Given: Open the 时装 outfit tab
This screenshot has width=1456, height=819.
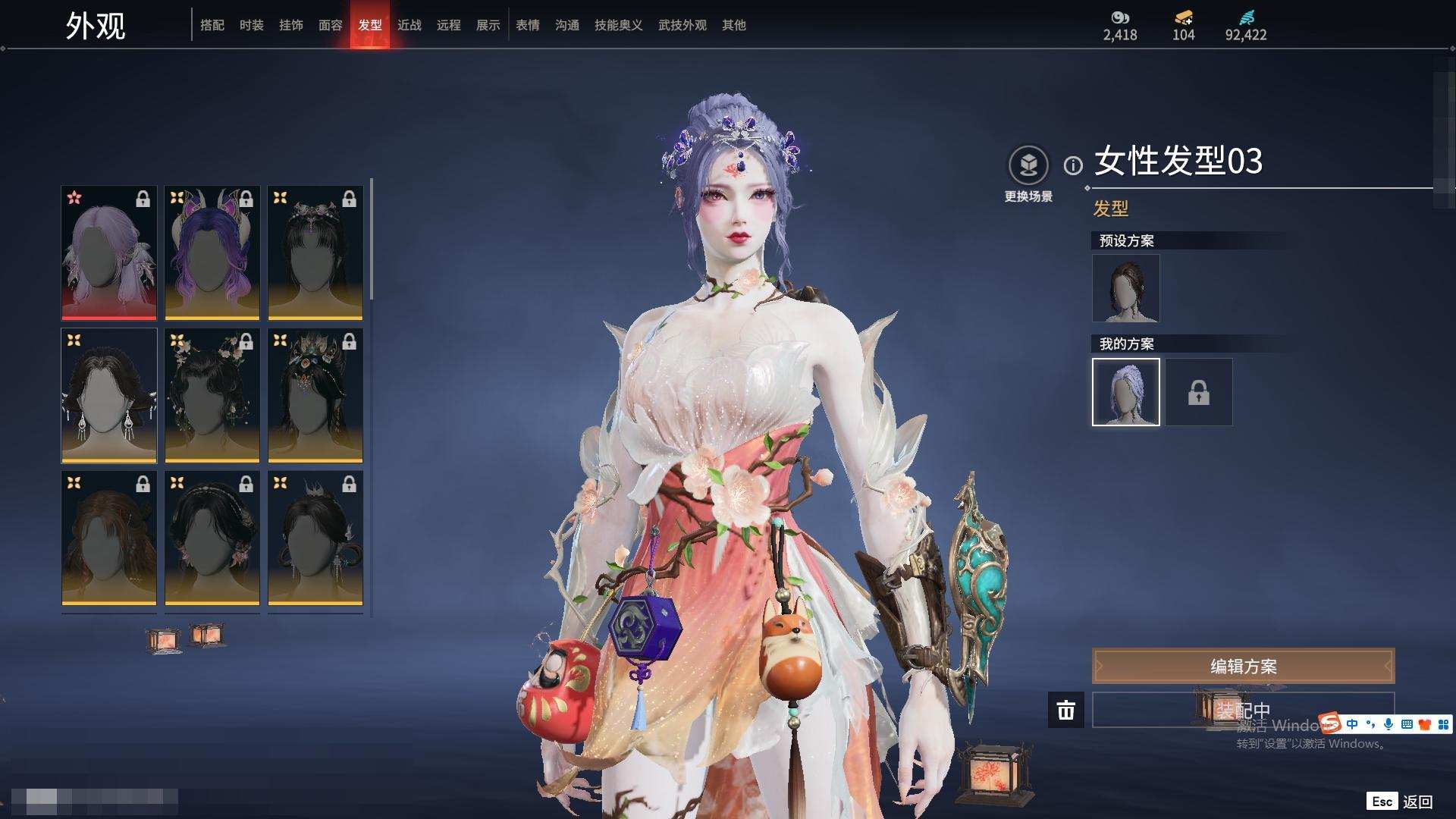Looking at the screenshot, I should click(x=252, y=25).
